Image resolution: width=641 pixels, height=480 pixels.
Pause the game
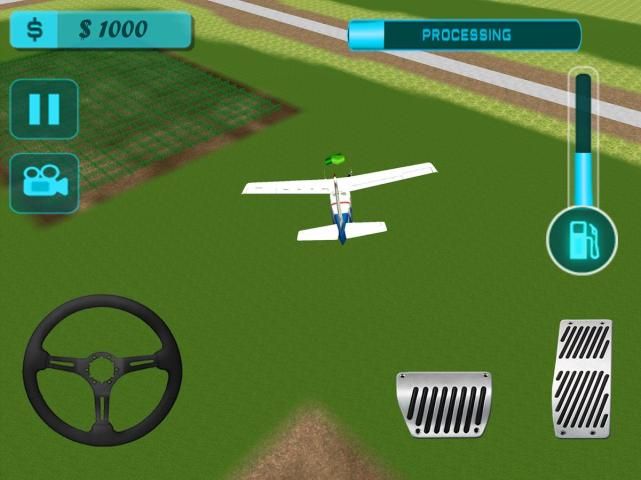[44, 108]
